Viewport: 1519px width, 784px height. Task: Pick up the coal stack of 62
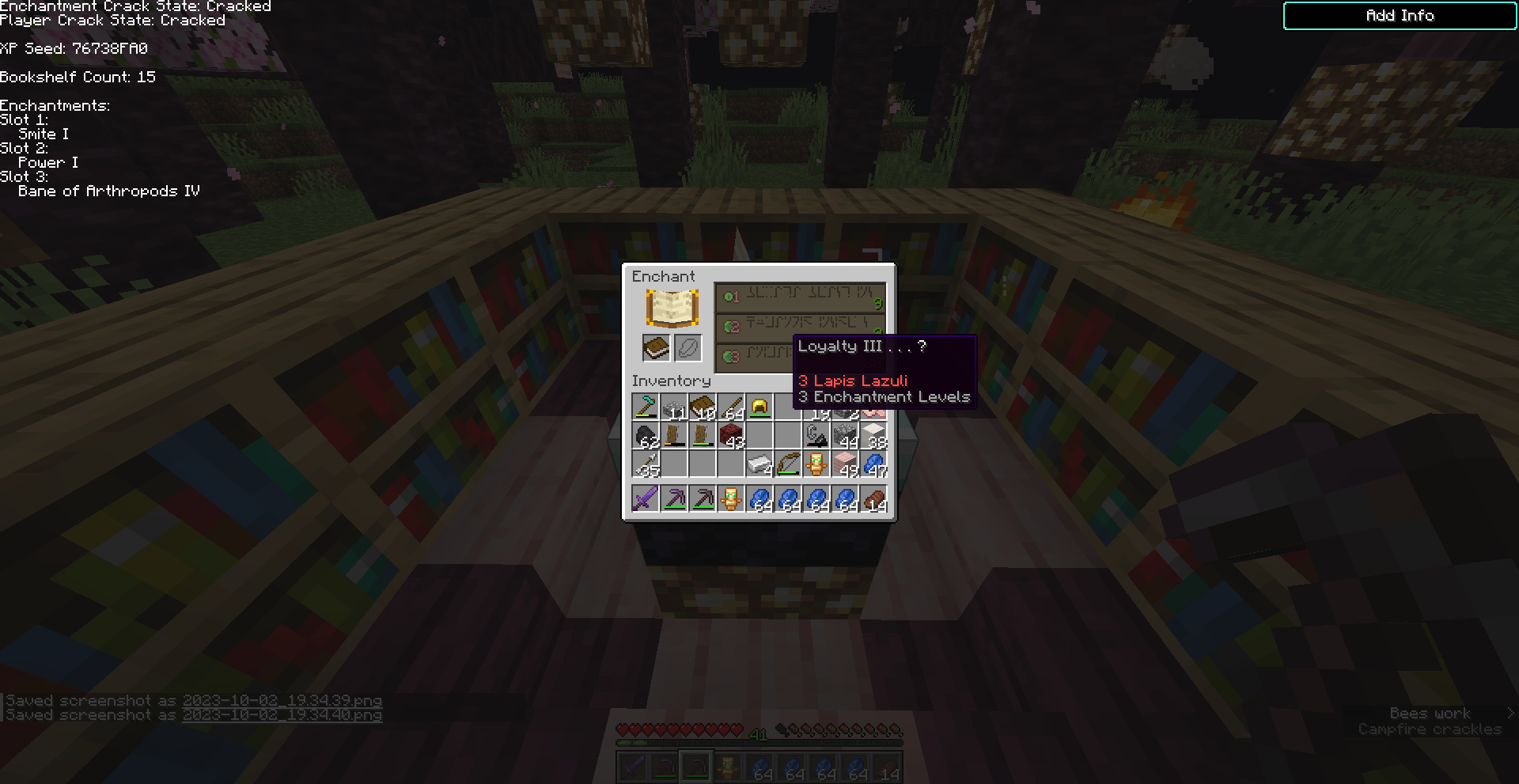click(x=646, y=436)
